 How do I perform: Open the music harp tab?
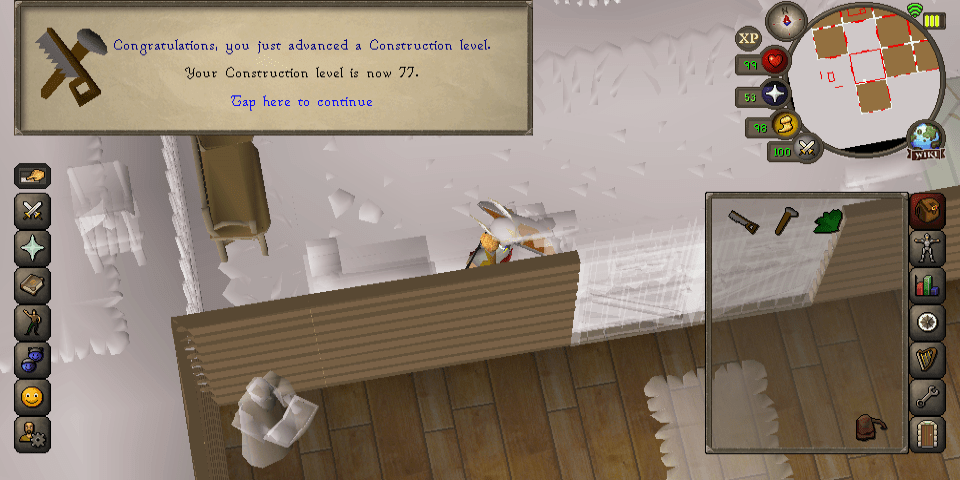[x=927, y=359]
